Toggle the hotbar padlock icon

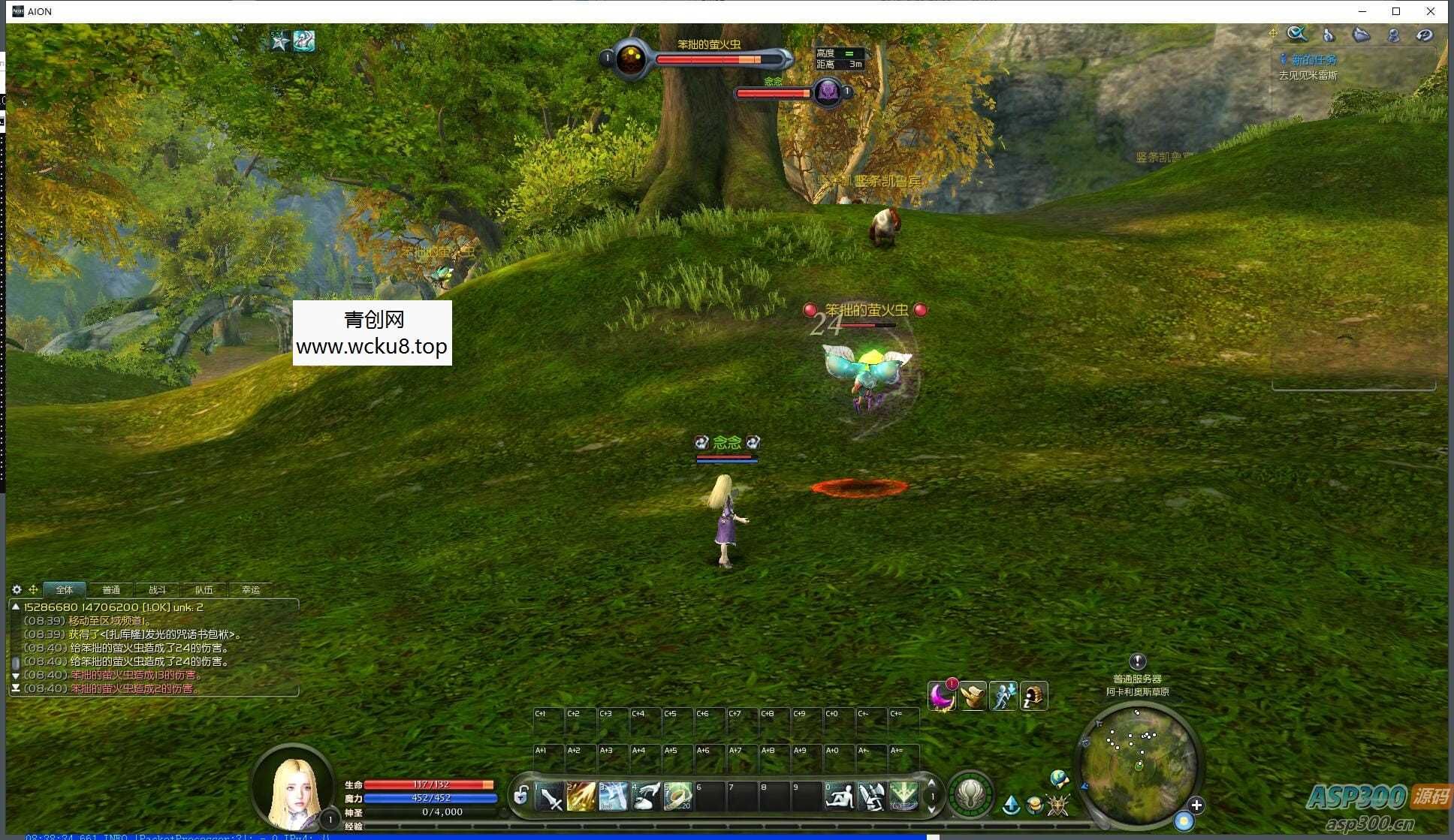pyautogui.click(x=521, y=795)
